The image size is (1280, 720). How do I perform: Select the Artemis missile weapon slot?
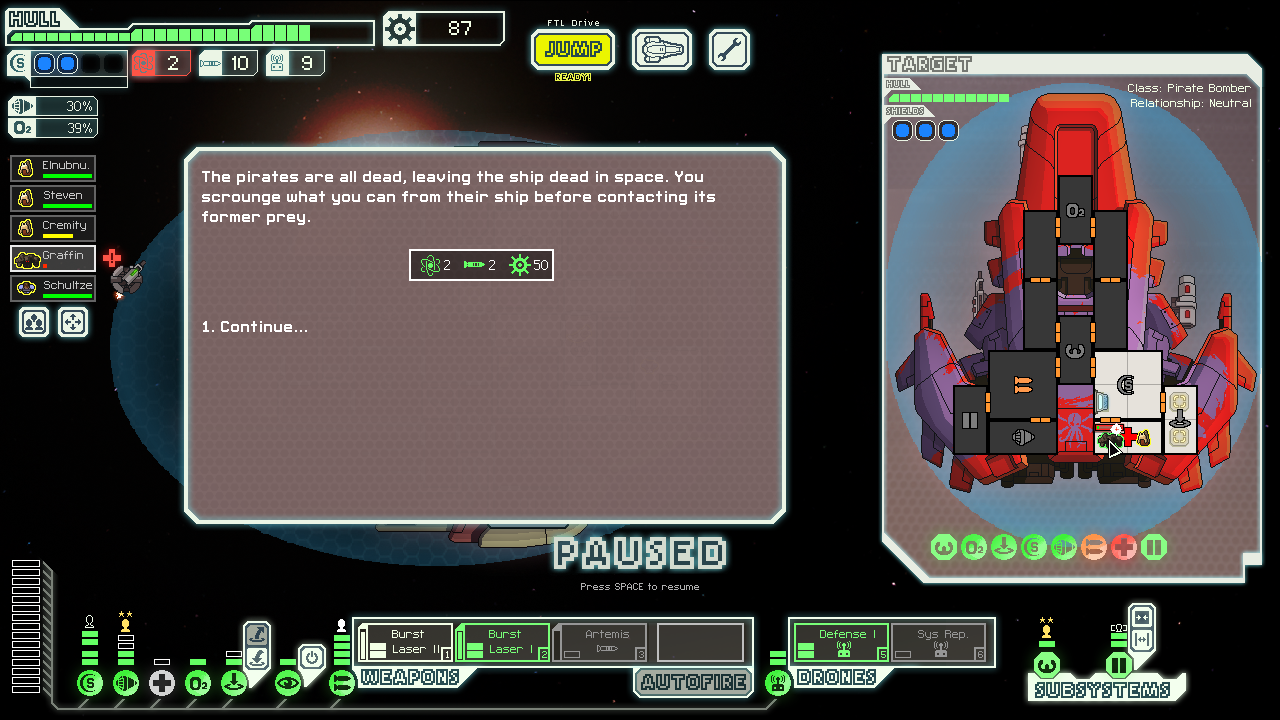coord(600,642)
